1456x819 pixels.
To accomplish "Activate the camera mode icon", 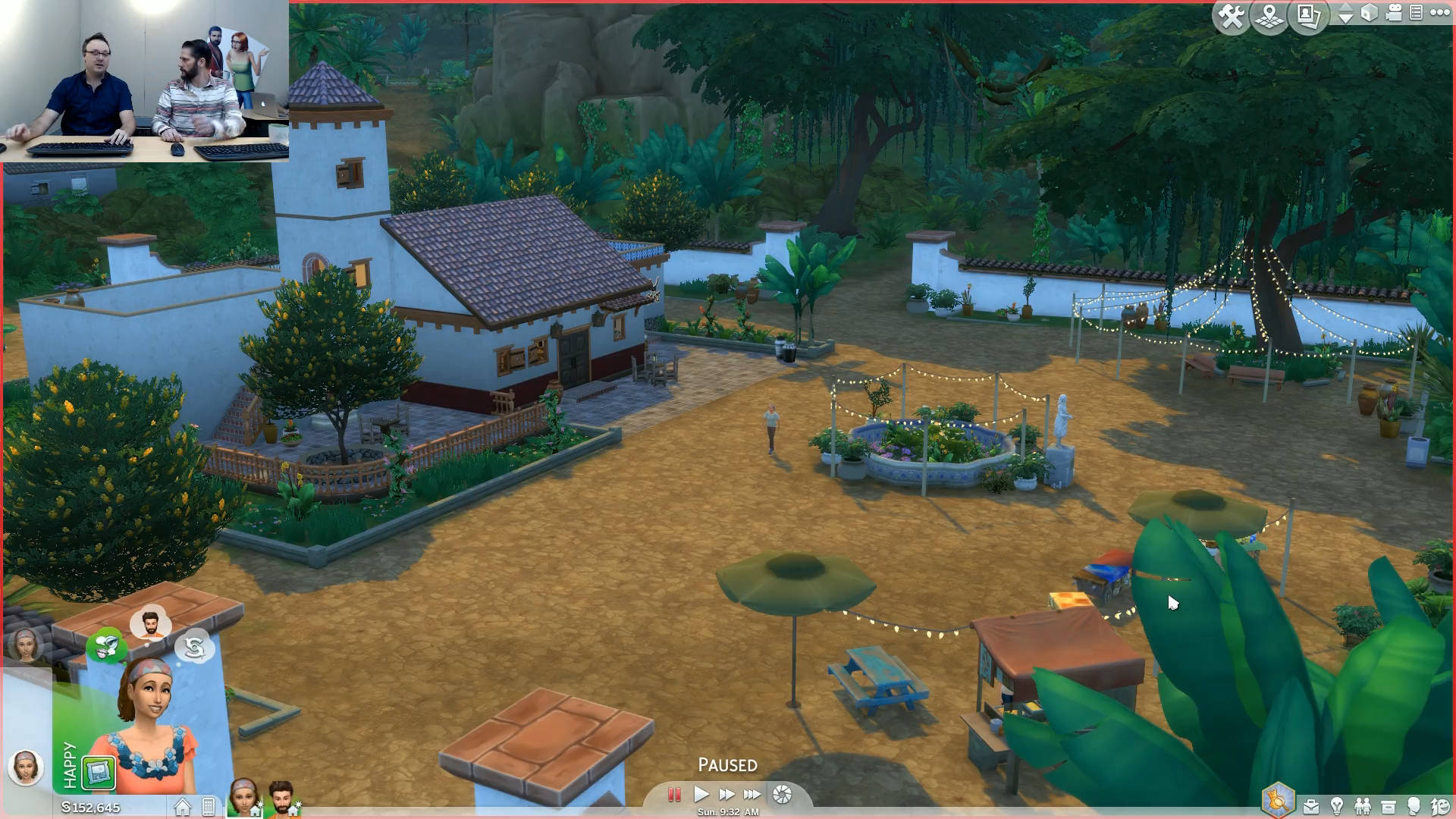I will click(x=1394, y=13).
